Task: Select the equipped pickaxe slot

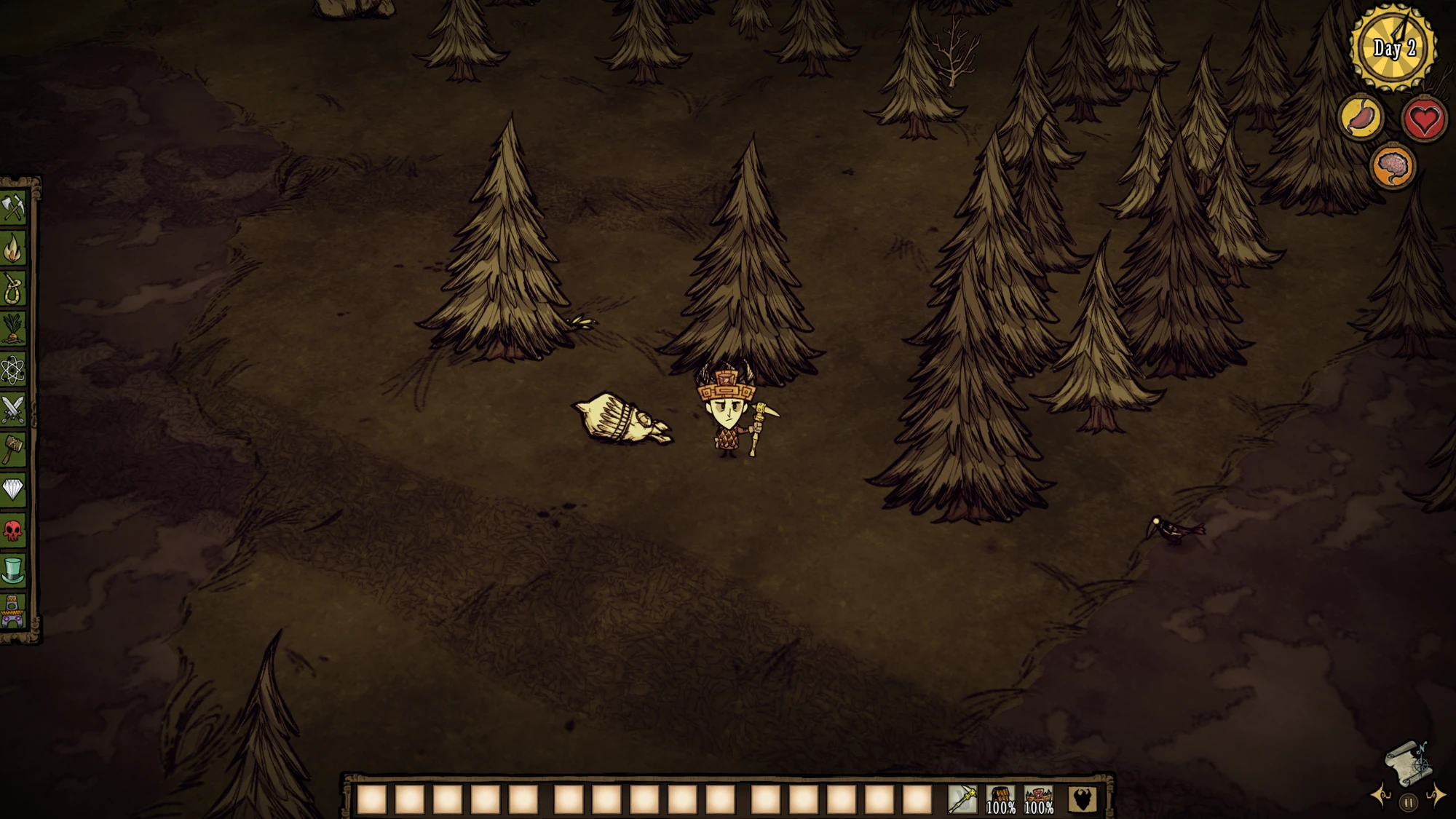Action: click(964, 798)
